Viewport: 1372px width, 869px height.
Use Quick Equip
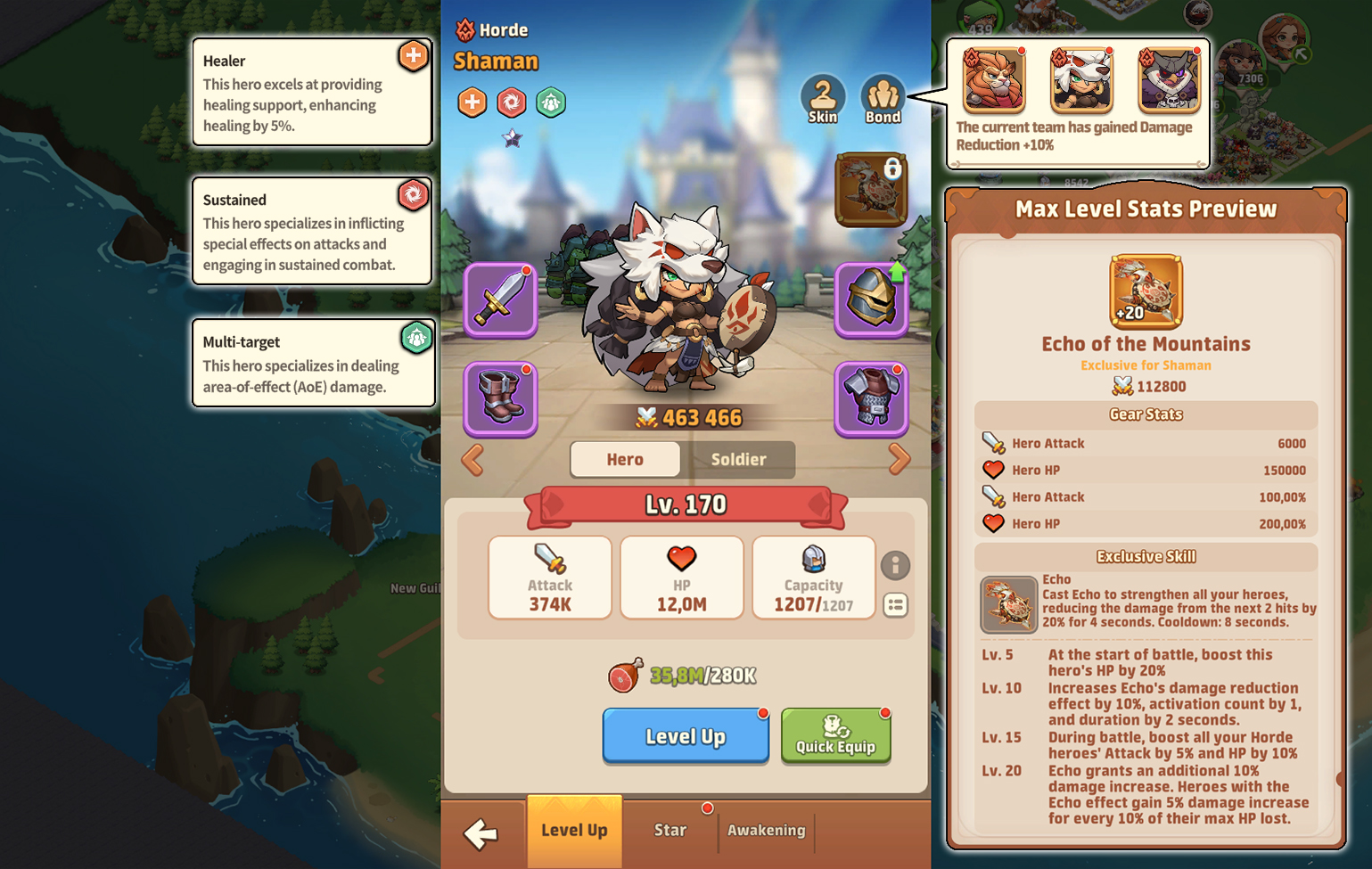[835, 735]
